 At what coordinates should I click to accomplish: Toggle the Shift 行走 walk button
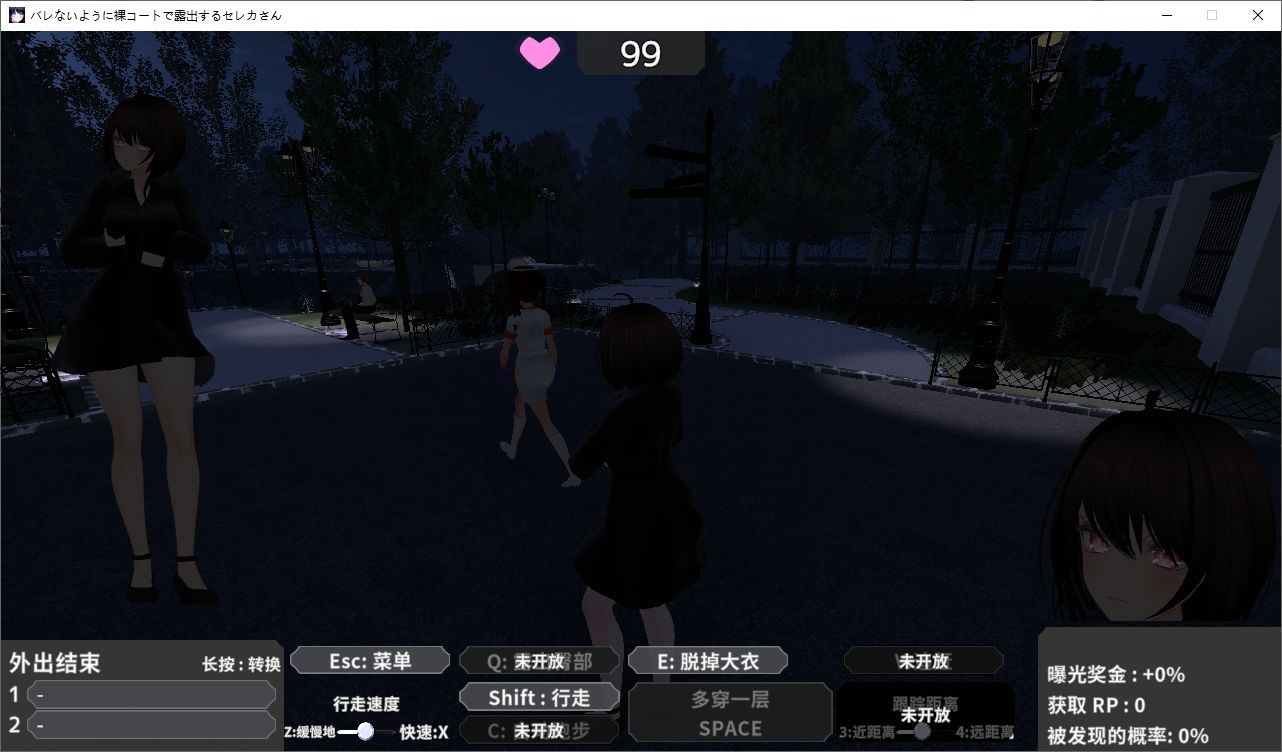coord(539,697)
